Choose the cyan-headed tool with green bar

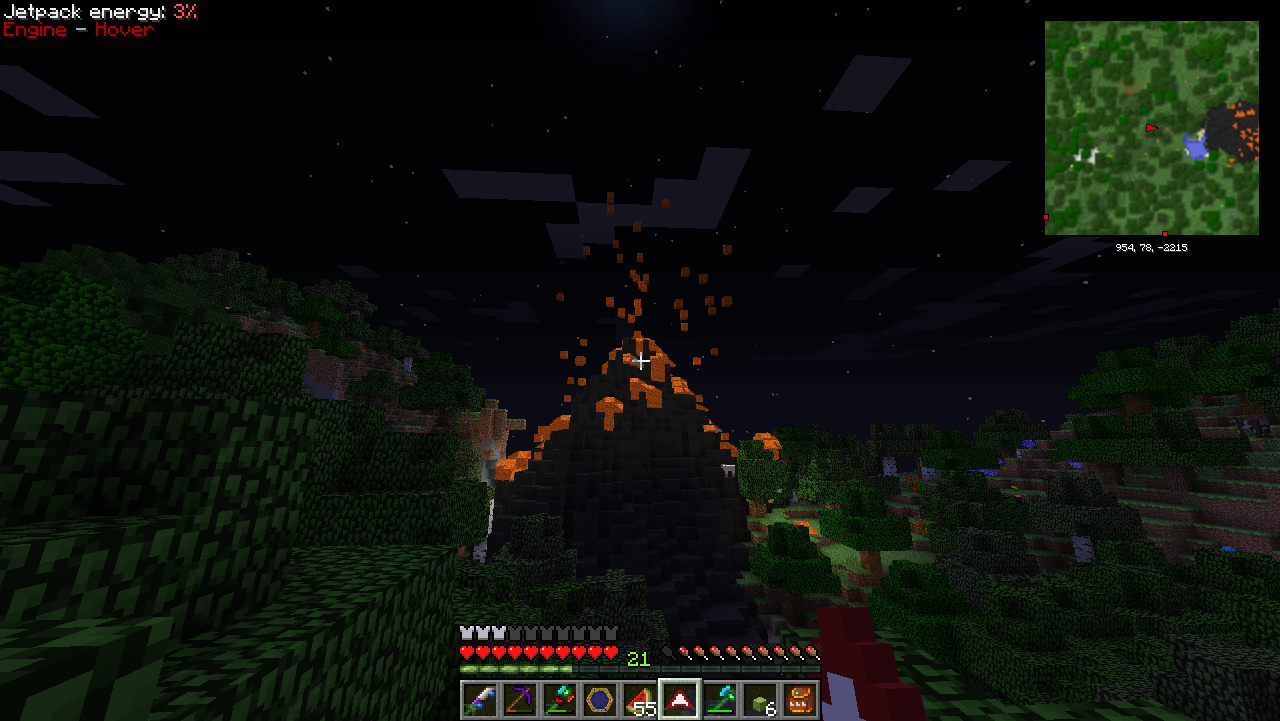(720, 699)
